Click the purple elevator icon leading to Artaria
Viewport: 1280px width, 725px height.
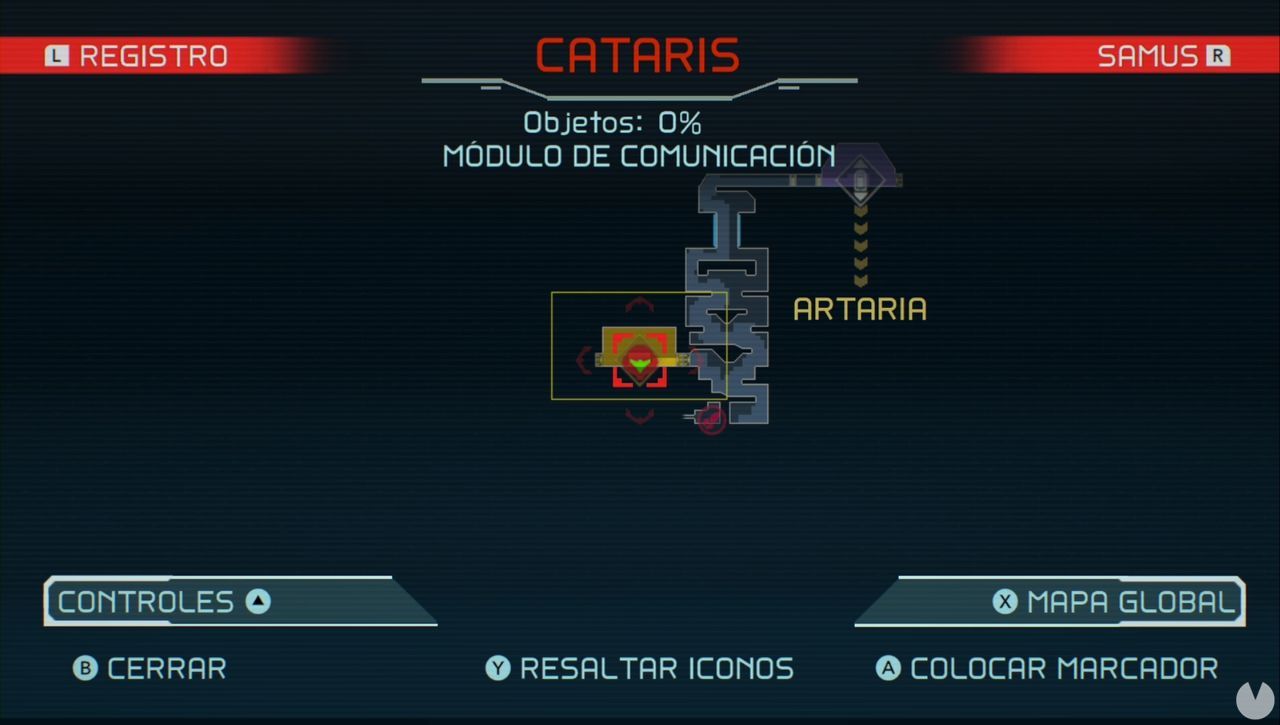(x=860, y=180)
